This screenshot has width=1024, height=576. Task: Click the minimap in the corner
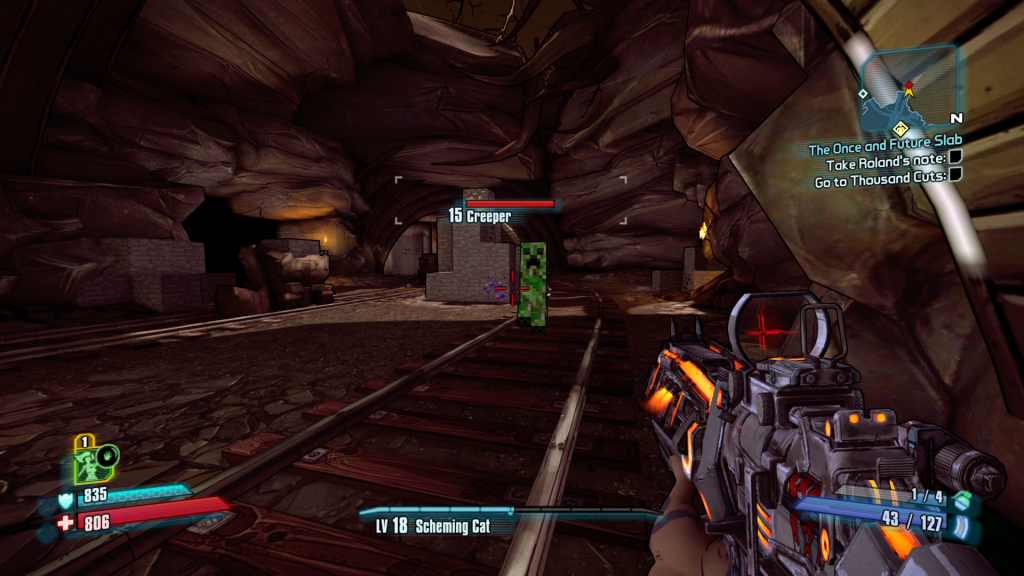pyautogui.click(x=910, y=90)
